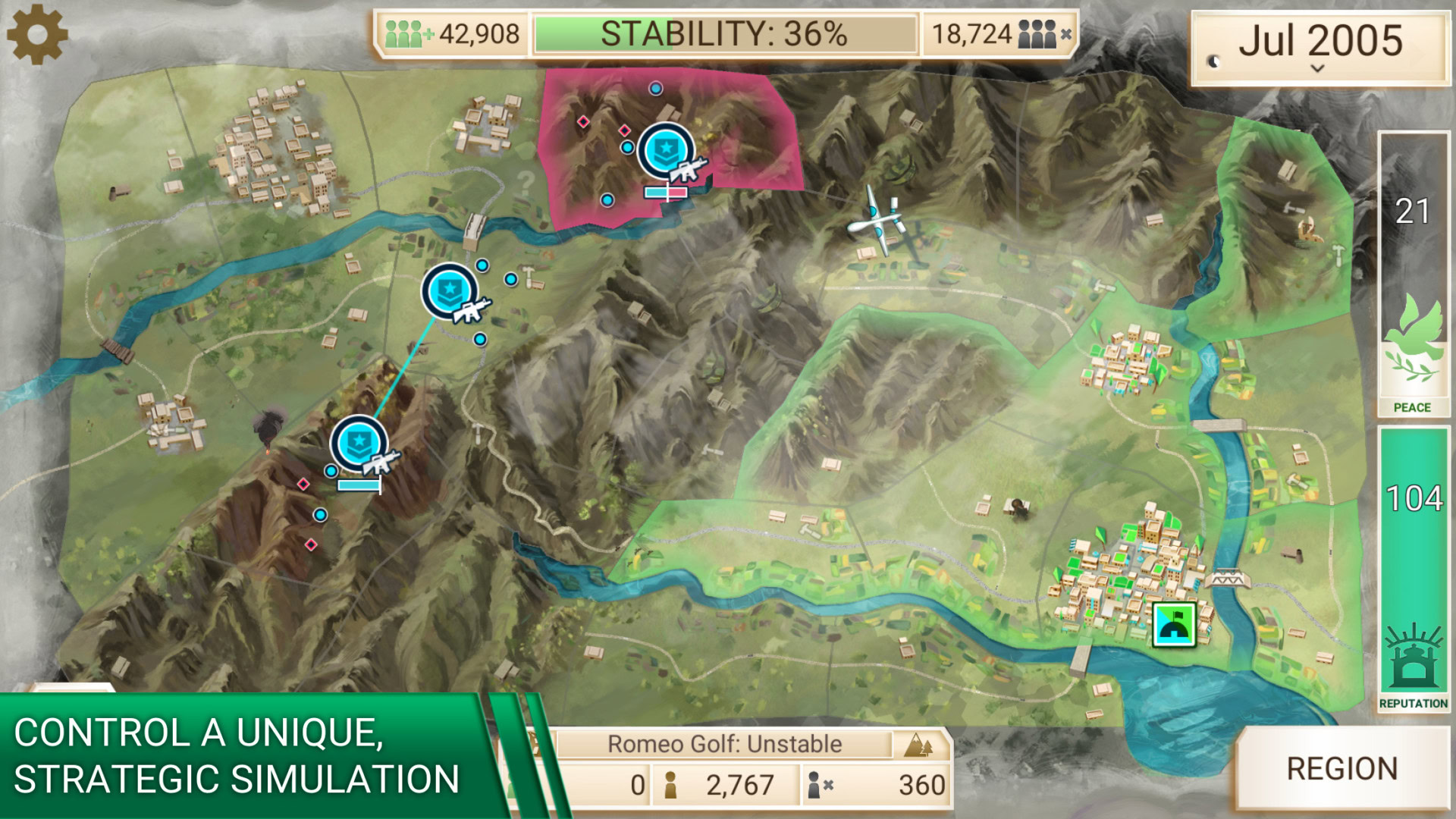Select the green headquarters tent marker

[1173, 624]
